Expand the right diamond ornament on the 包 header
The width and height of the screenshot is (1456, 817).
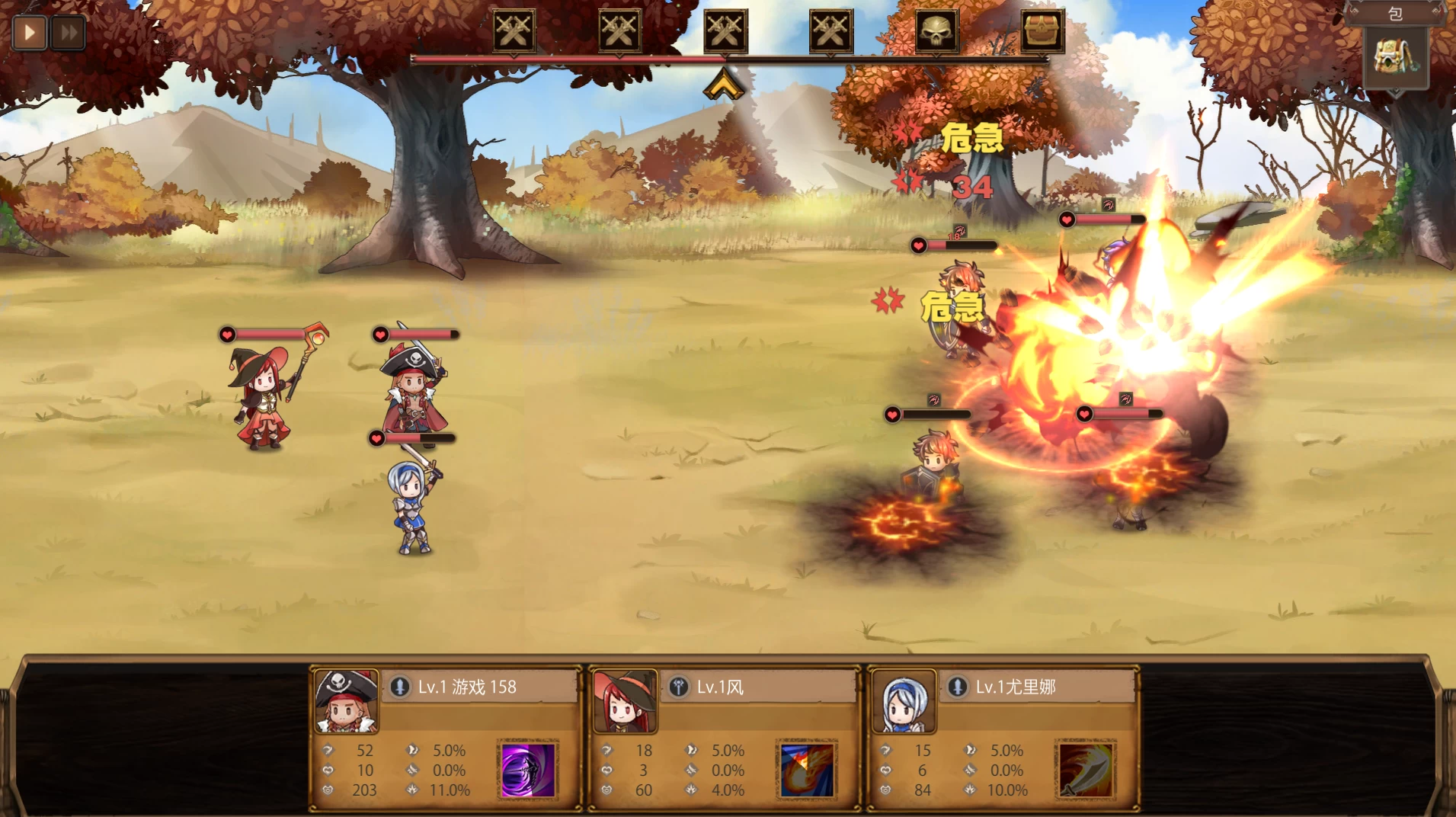coord(1435,11)
